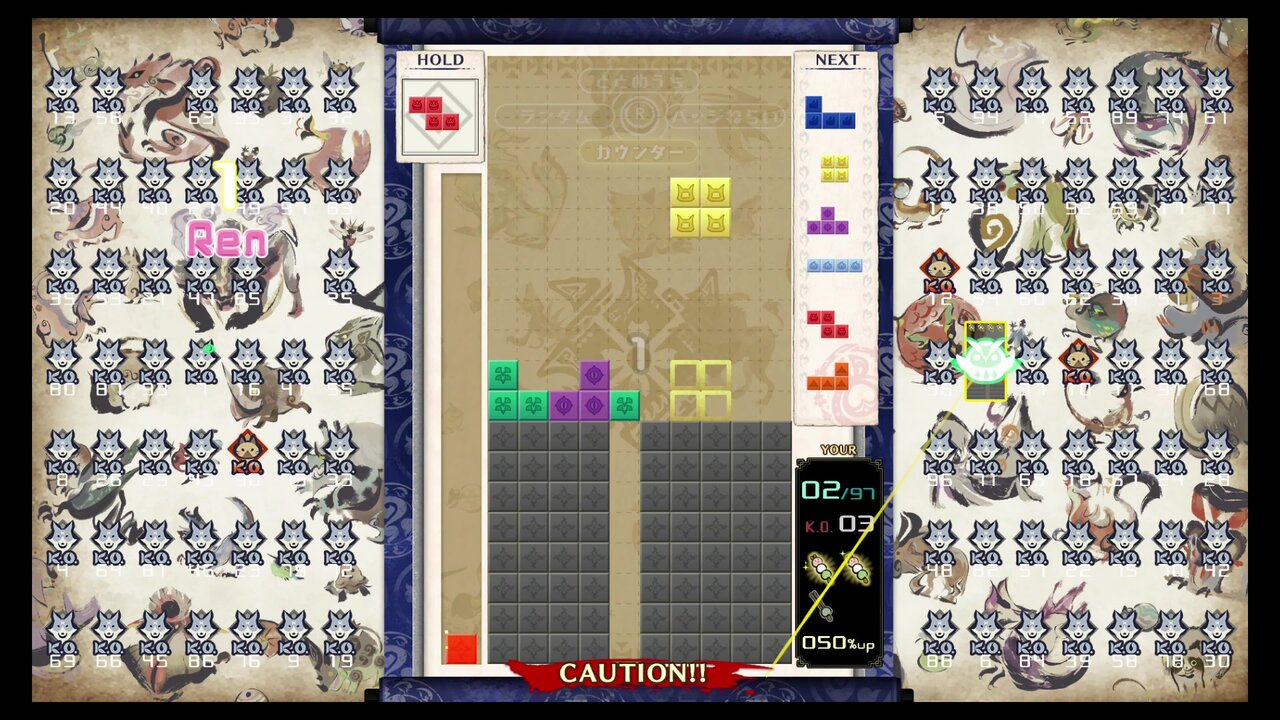Select the purple T-piece in the NEXT queue

click(x=828, y=220)
